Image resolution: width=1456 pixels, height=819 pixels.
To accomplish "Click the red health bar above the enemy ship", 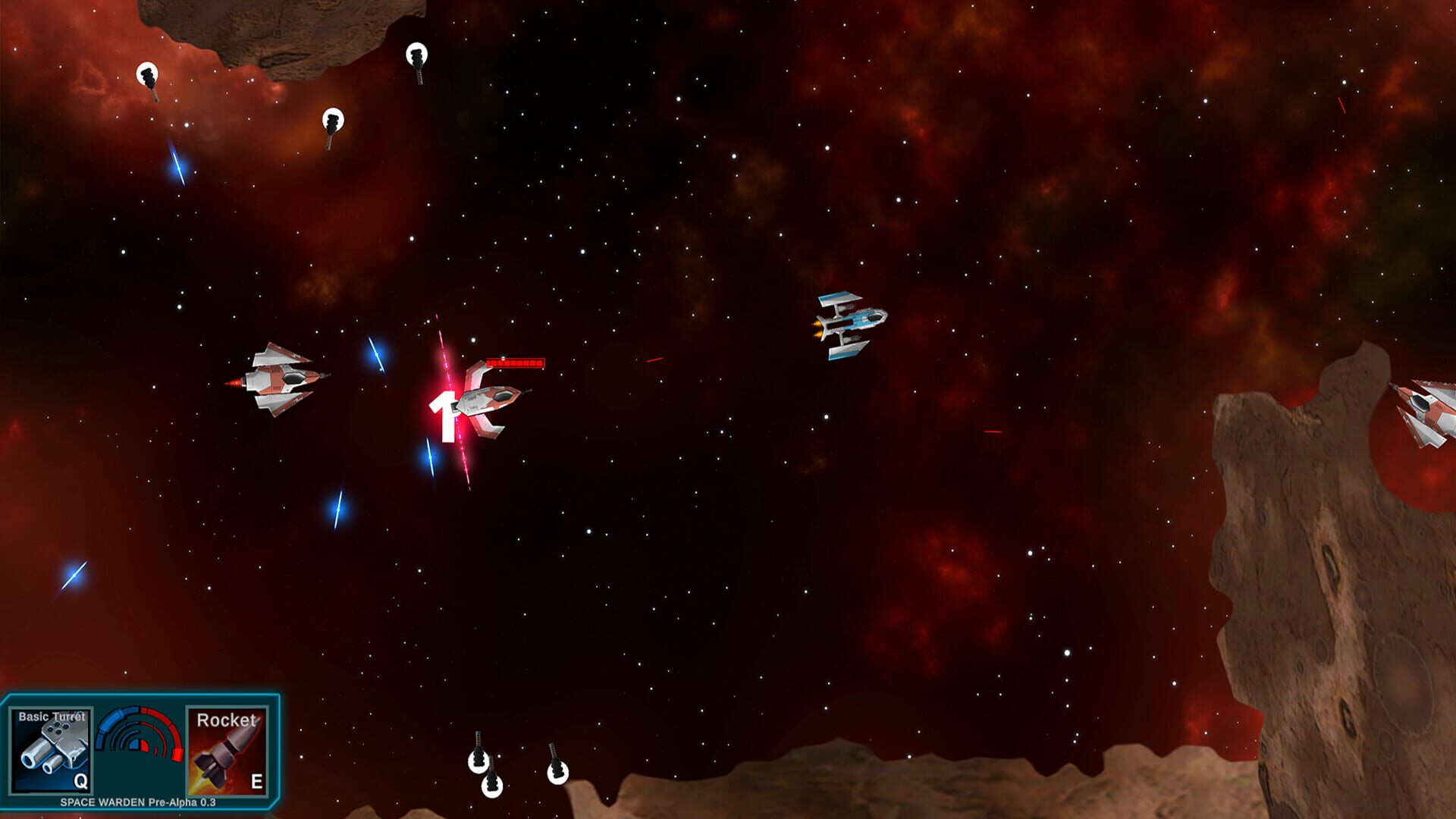I will [514, 362].
